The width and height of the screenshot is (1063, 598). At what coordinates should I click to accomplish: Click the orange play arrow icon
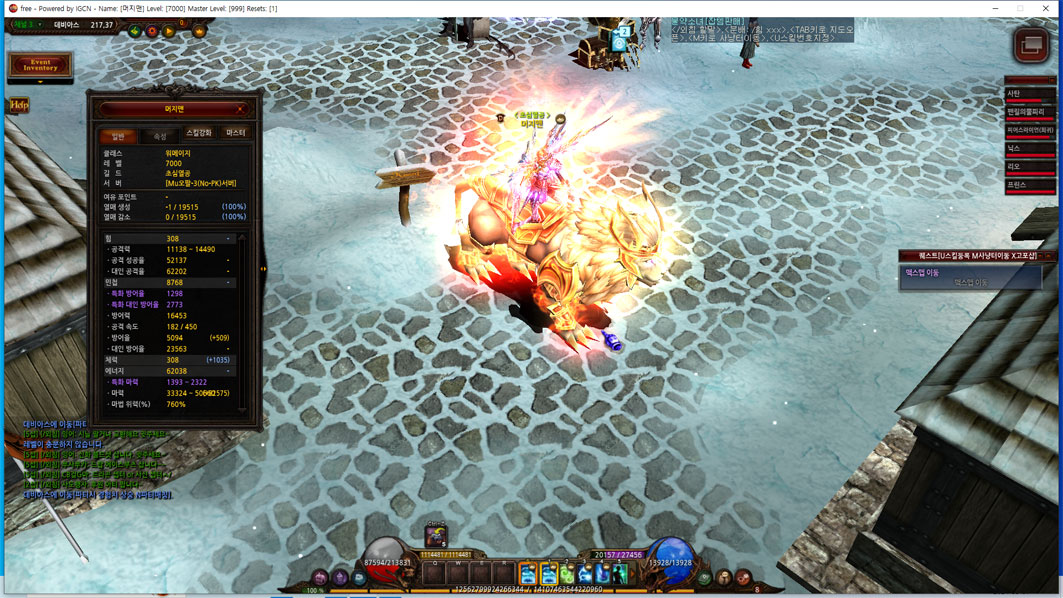[169, 32]
